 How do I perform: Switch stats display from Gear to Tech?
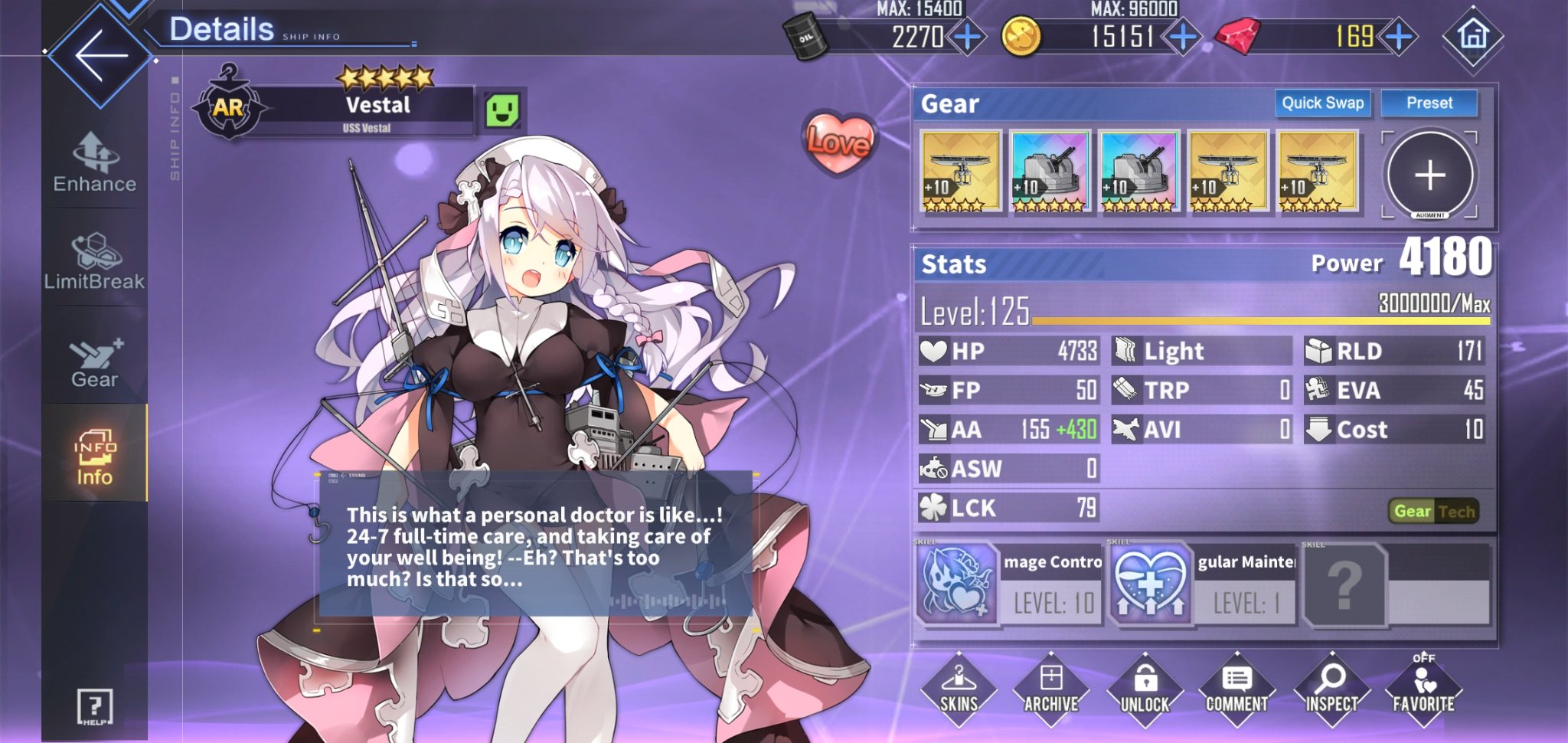(1456, 511)
